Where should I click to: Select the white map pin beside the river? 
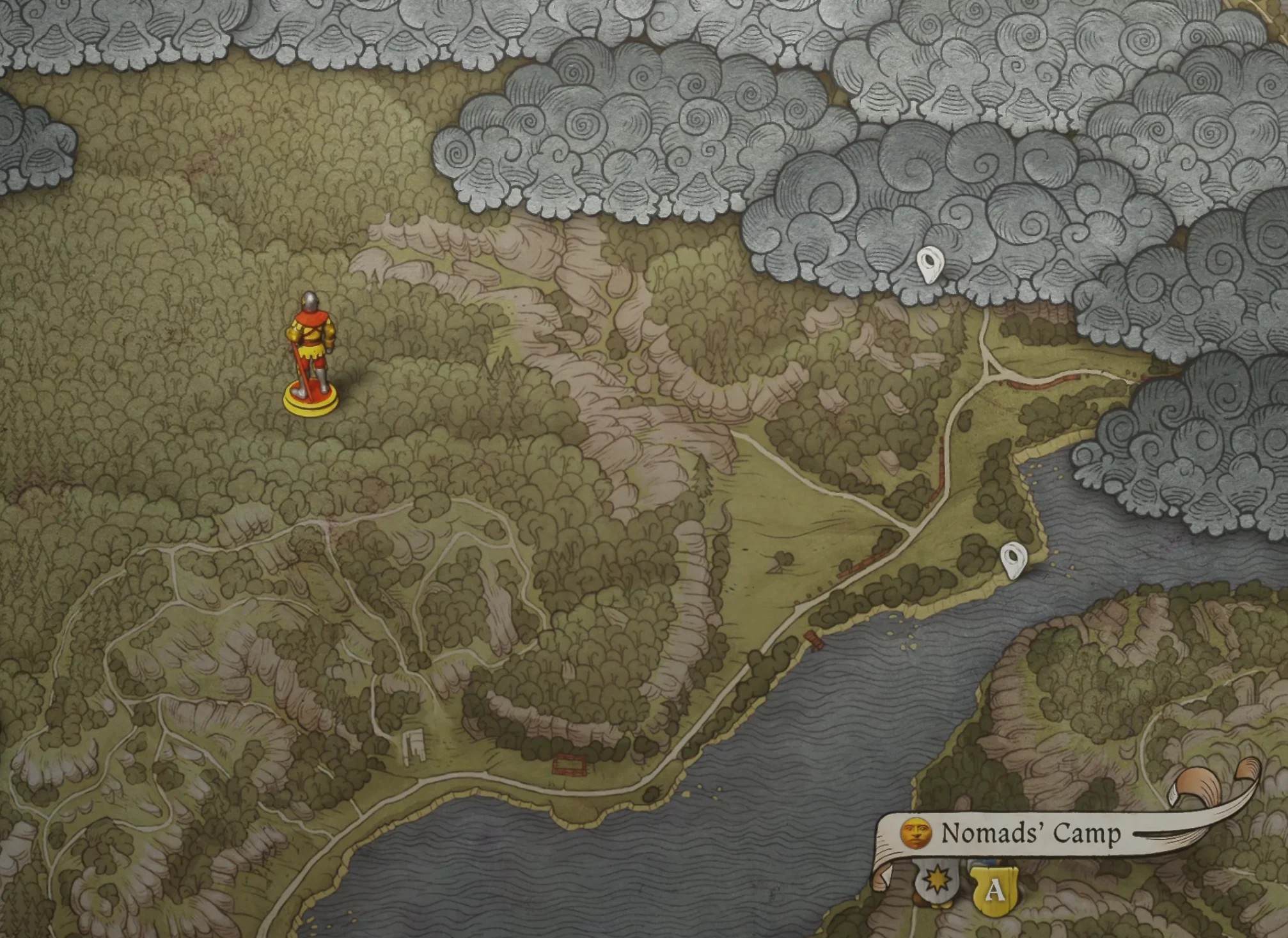(x=1013, y=560)
